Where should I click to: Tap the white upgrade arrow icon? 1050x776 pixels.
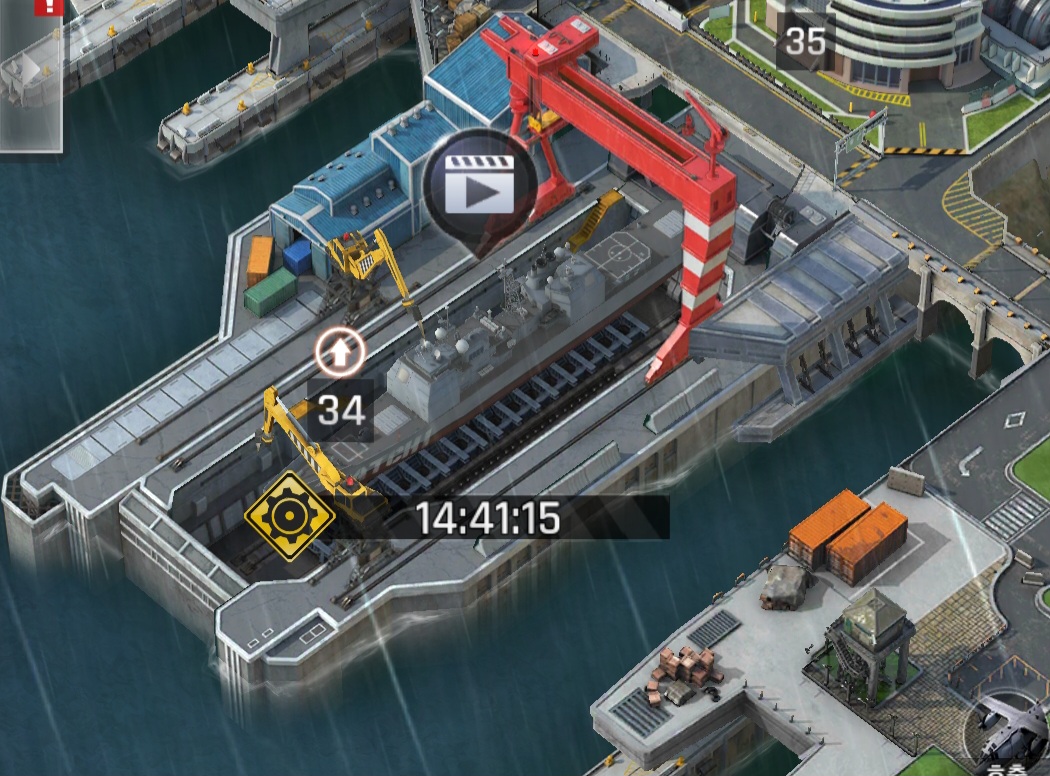[340, 351]
